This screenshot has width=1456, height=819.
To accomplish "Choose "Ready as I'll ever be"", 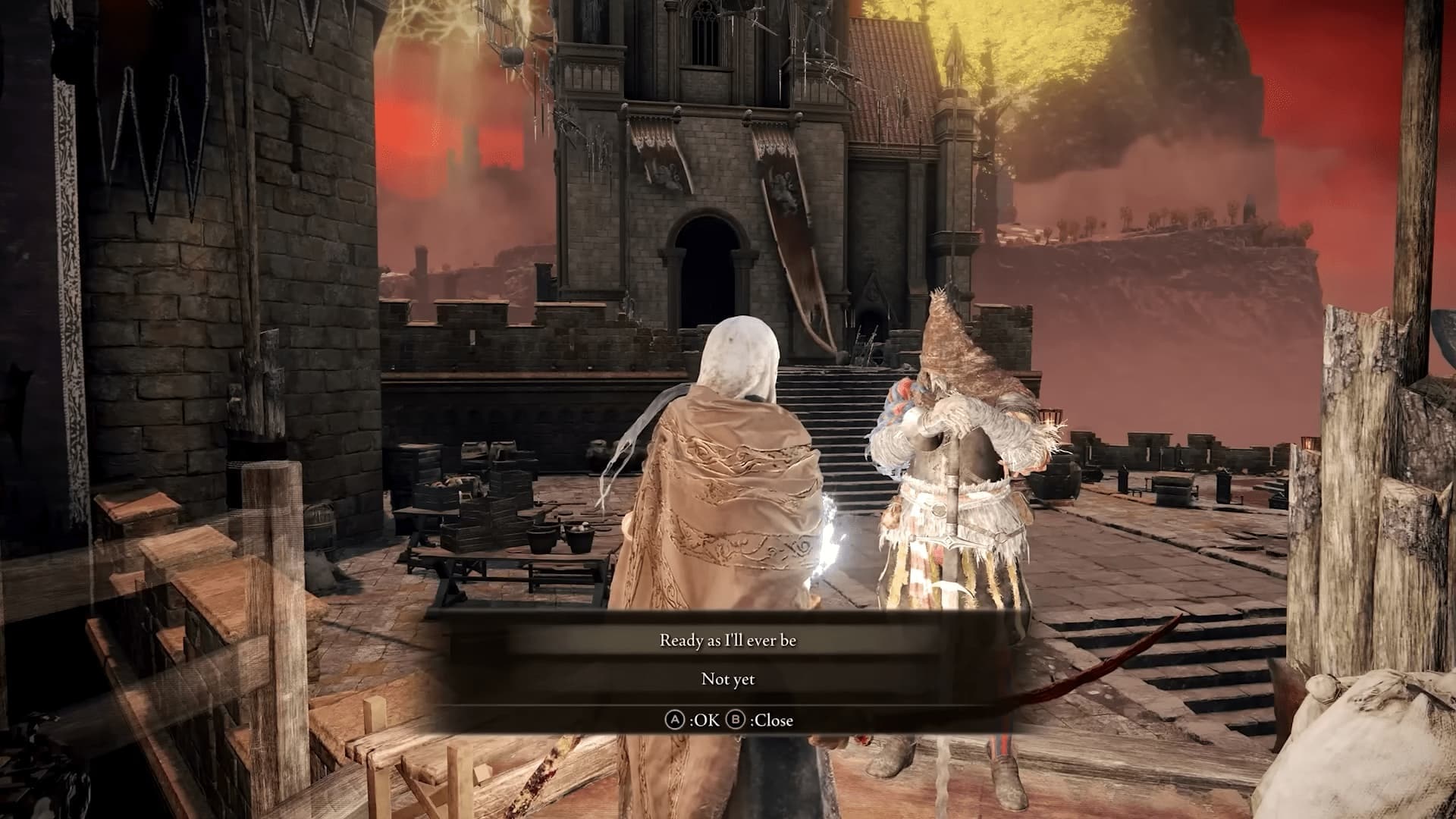I will [727, 641].
